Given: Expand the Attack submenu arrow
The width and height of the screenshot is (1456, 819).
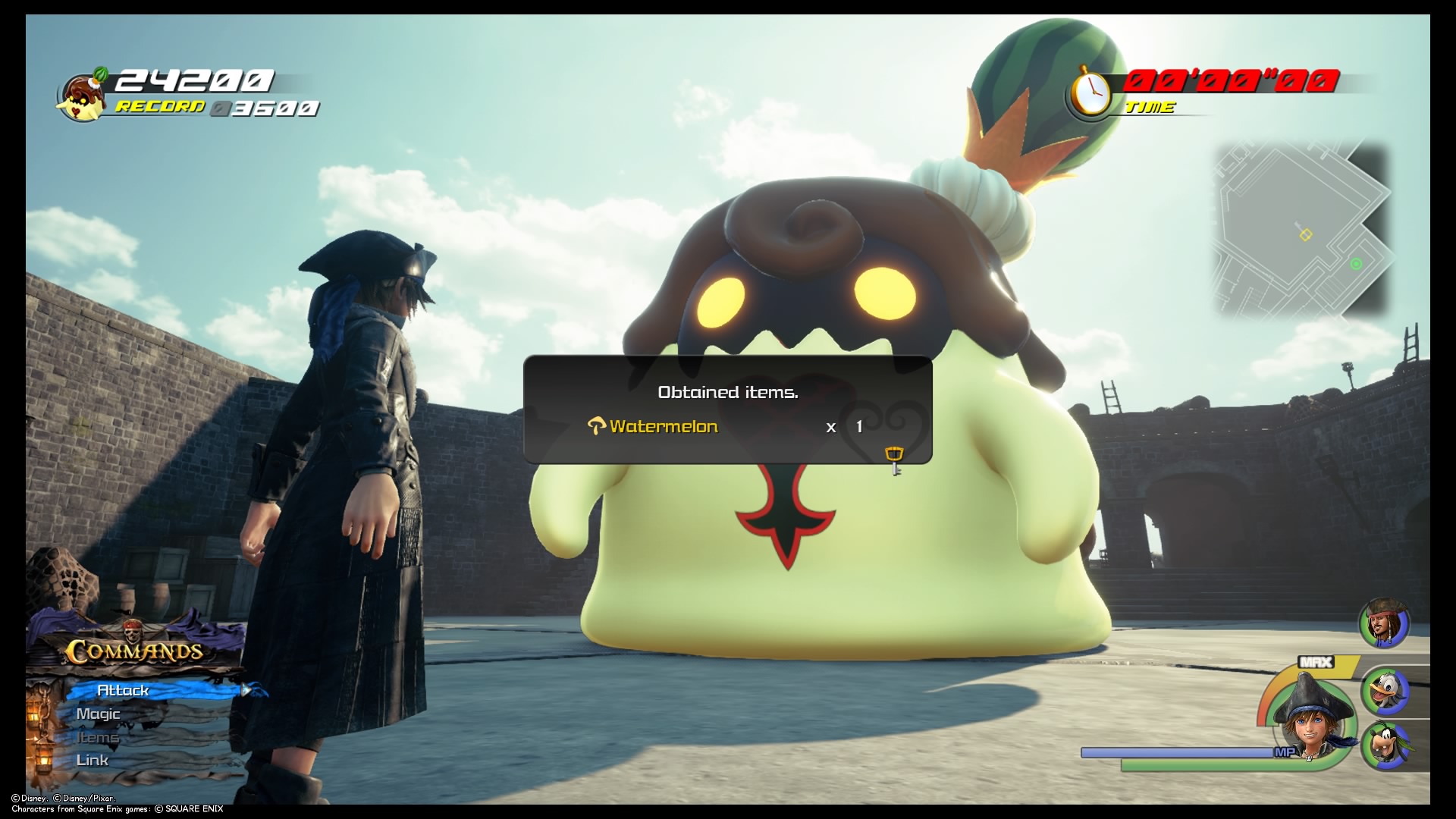Looking at the screenshot, I should pos(244,691).
